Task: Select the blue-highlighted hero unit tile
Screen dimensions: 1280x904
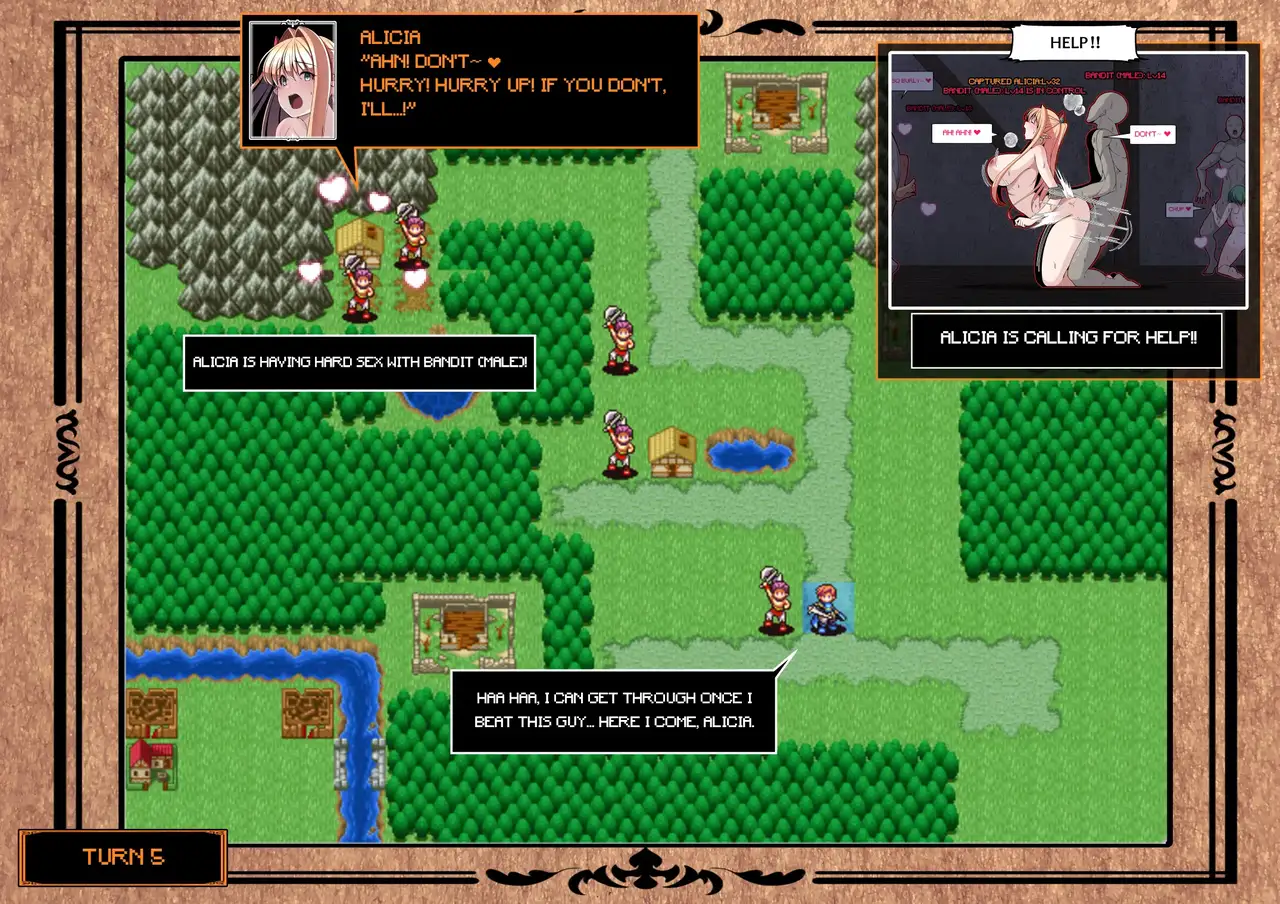Action: 828,609
